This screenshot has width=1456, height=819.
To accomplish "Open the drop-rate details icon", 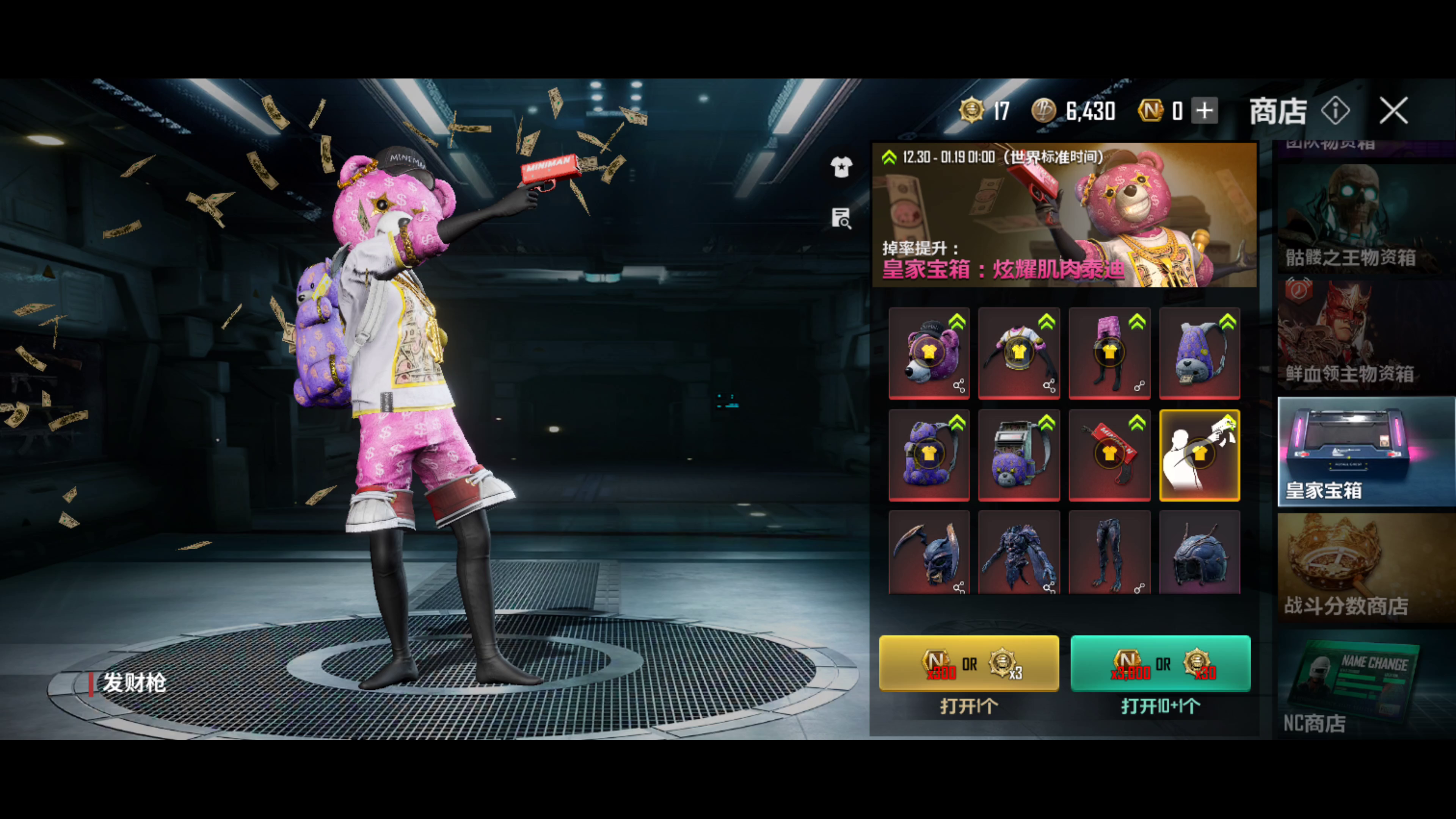I will [x=841, y=218].
